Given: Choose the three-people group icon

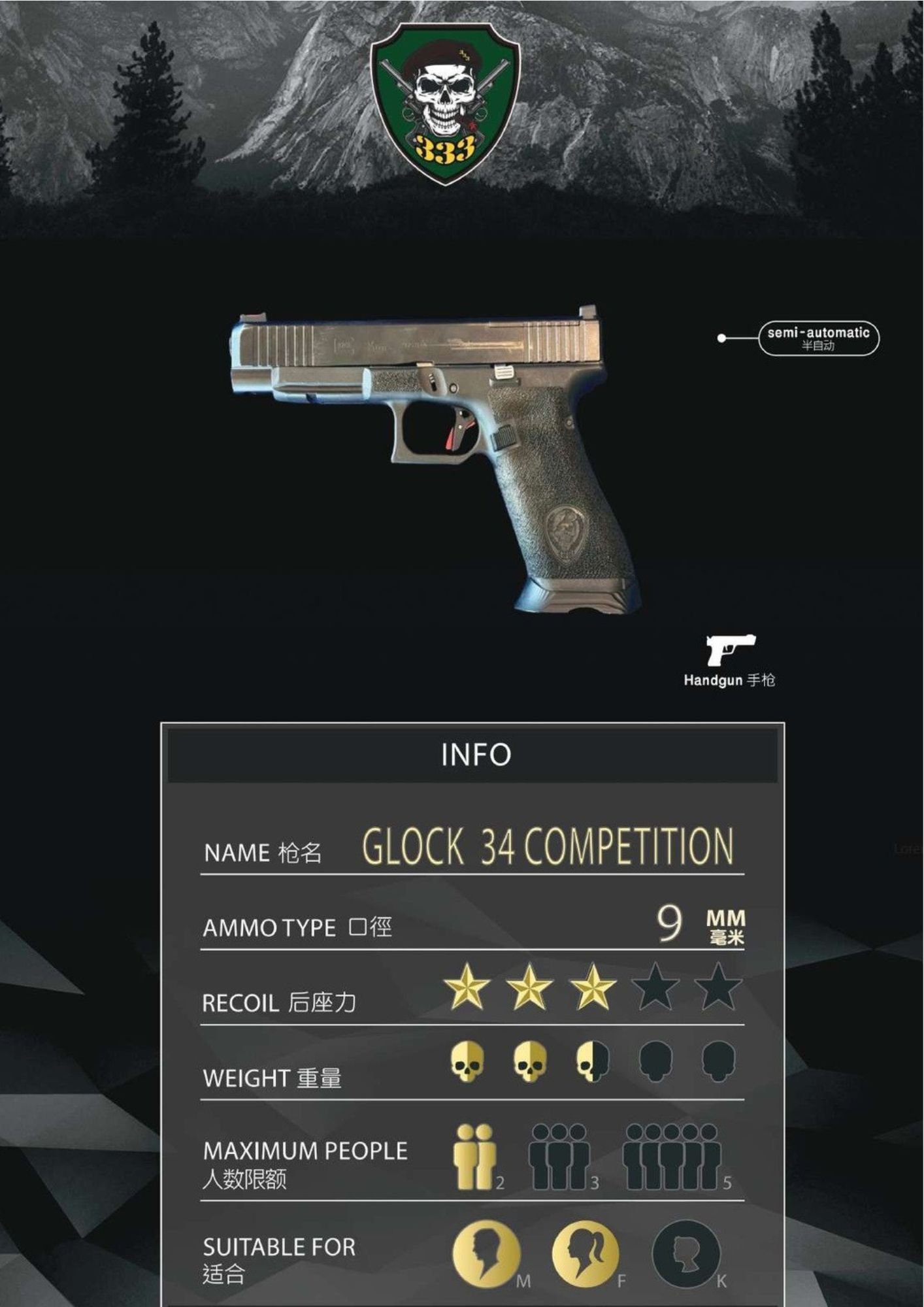Looking at the screenshot, I should tap(559, 1157).
